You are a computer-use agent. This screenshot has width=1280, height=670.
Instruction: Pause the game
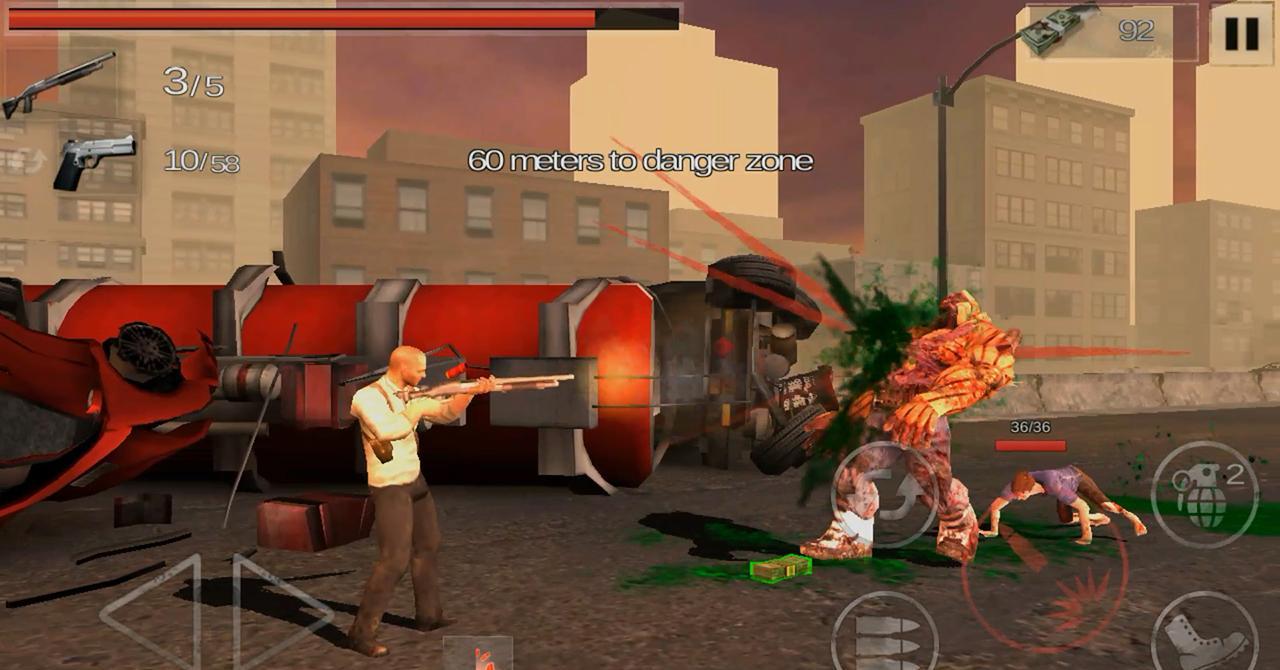(1241, 34)
